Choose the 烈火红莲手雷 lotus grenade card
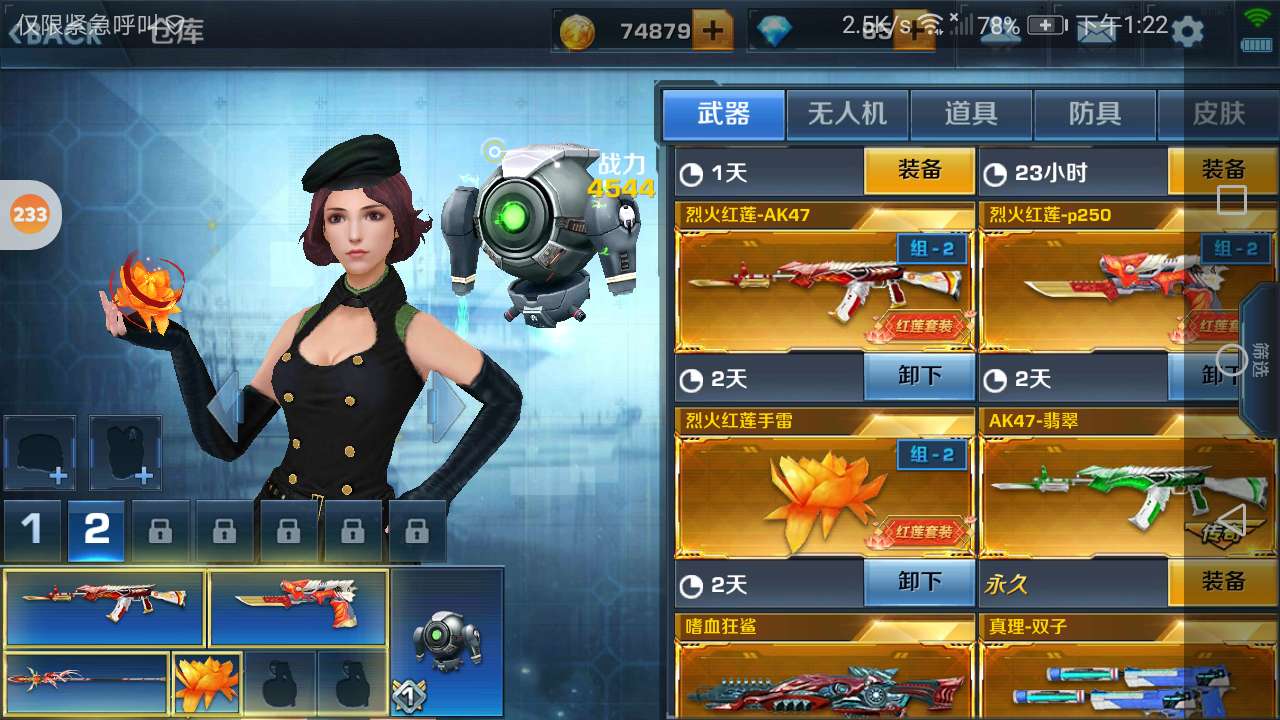The image size is (1280, 720). click(x=825, y=497)
